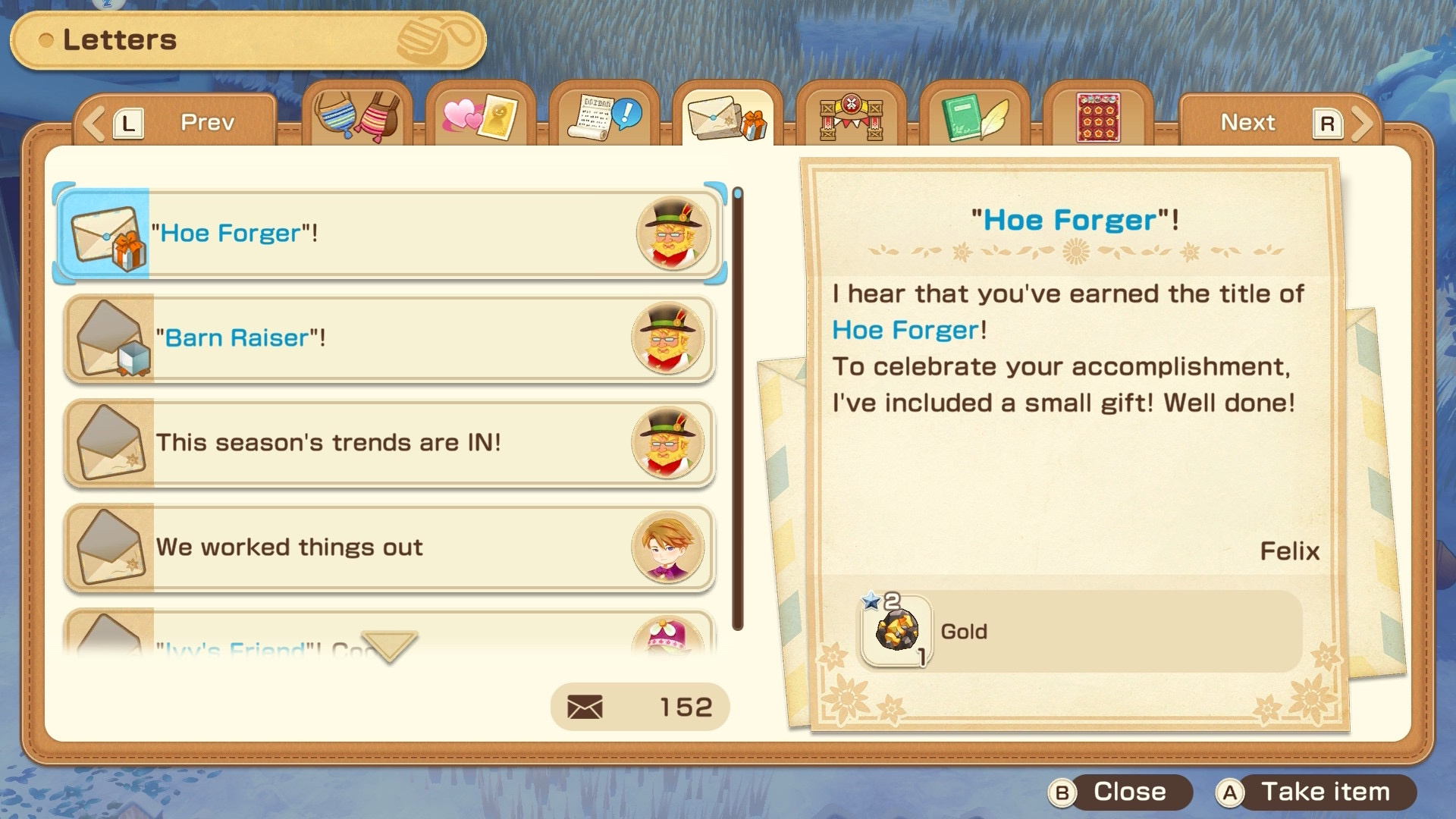Open the "Barn Raiser" letter
The width and height of the screenshot is (1456, 819).
388,338
